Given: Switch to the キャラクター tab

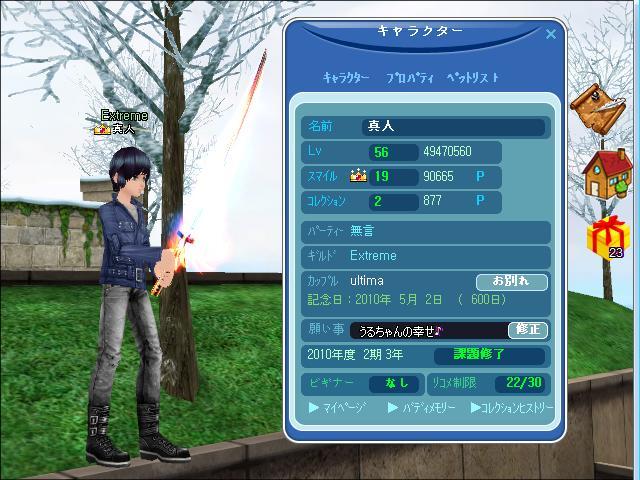Looking at the screenshot, I should point(346,78).
